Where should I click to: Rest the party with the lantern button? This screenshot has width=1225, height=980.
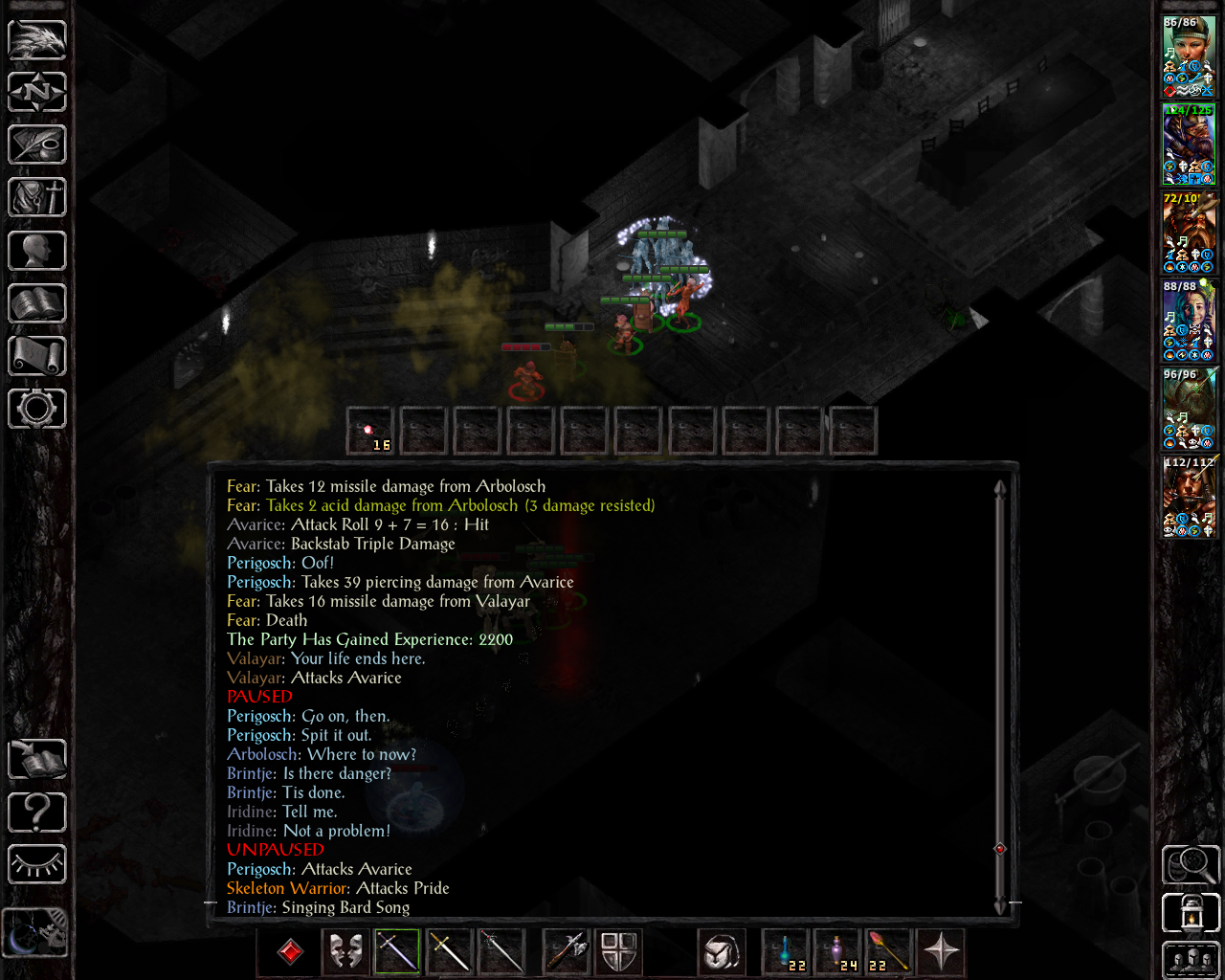coord(1191,913)
